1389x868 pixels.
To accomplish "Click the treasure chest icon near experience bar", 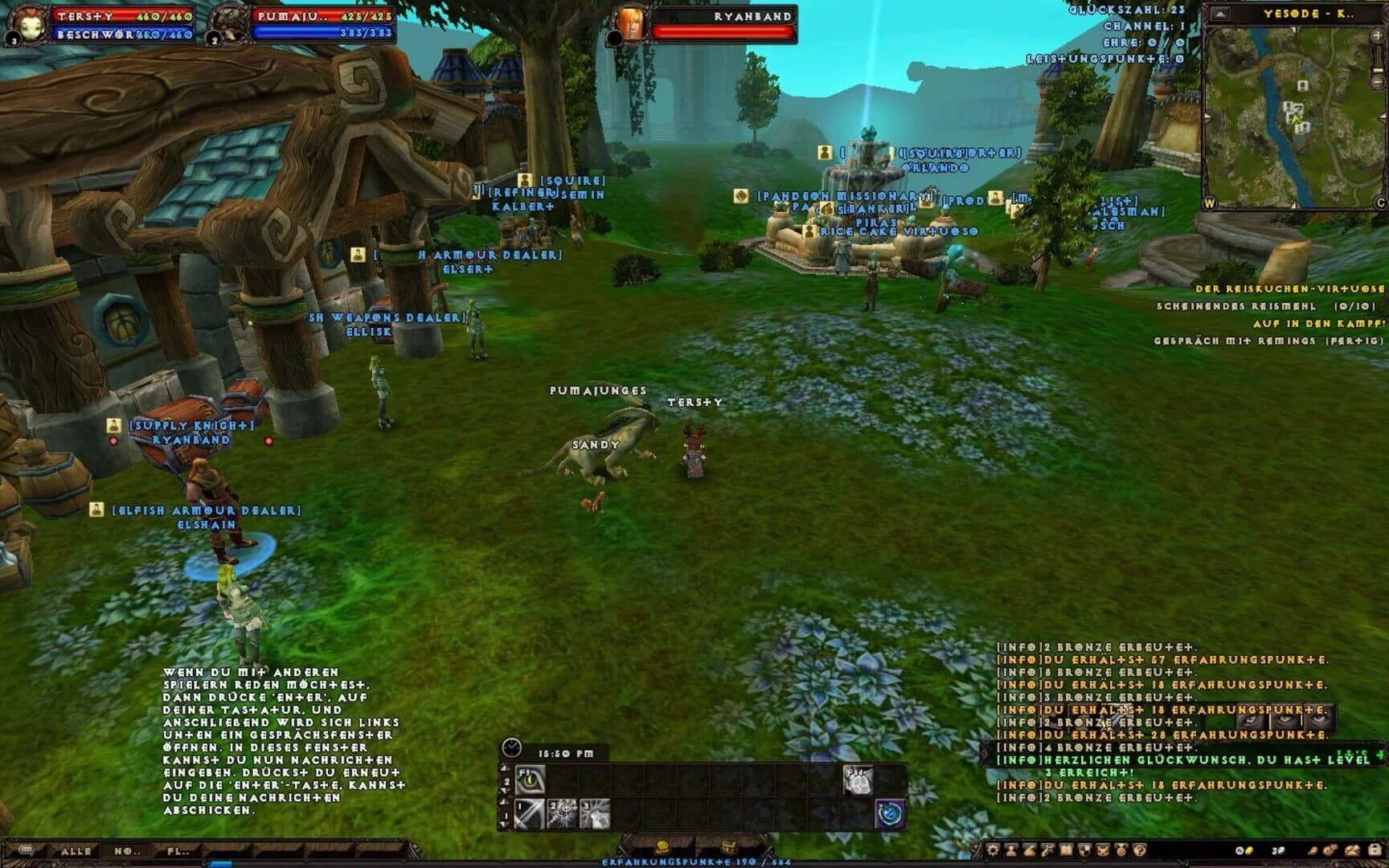I will click(730, 848).
